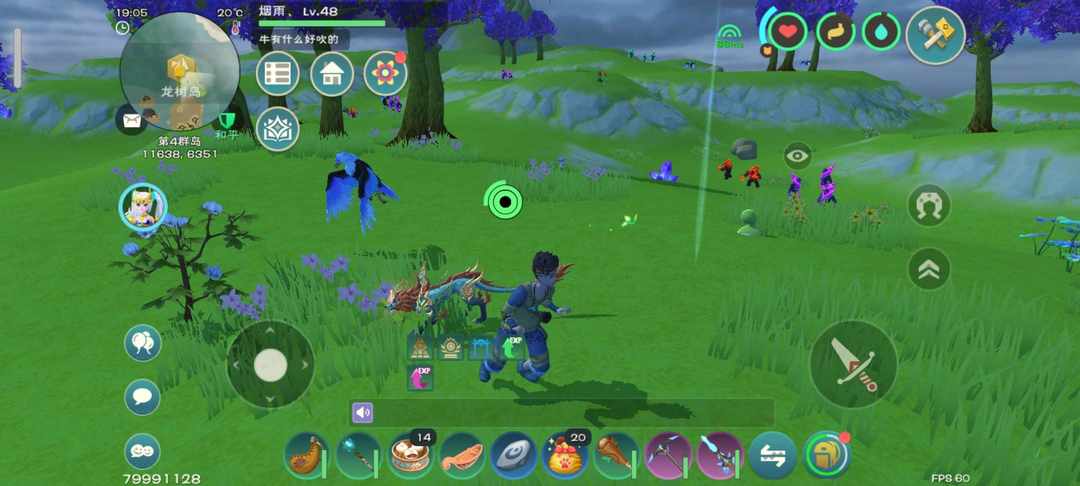This screenshot has height=486, width=1080.
Task: Open the chat speech bubble
Action: [143, 397]
